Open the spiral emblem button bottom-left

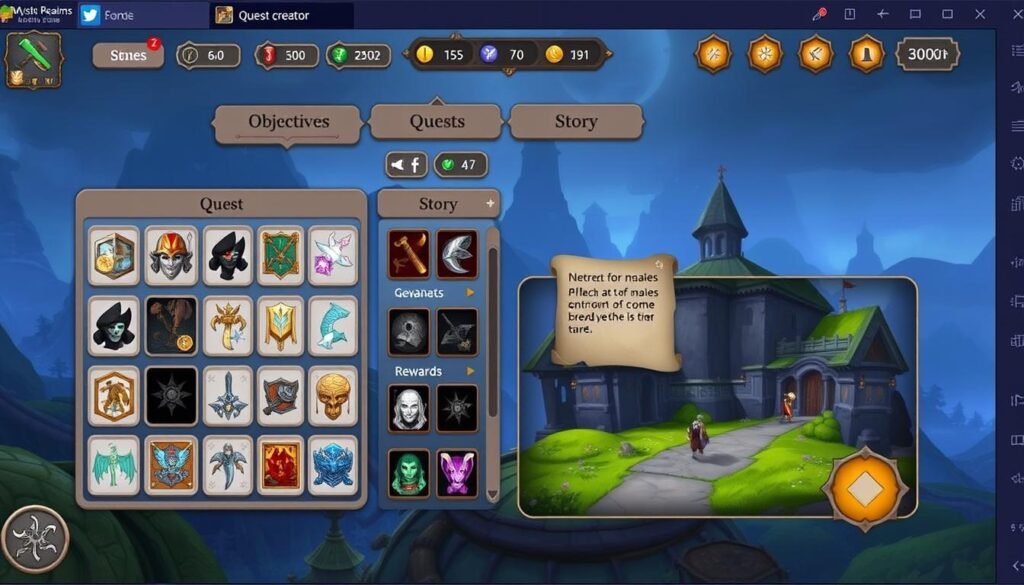[x=35, y=539]
